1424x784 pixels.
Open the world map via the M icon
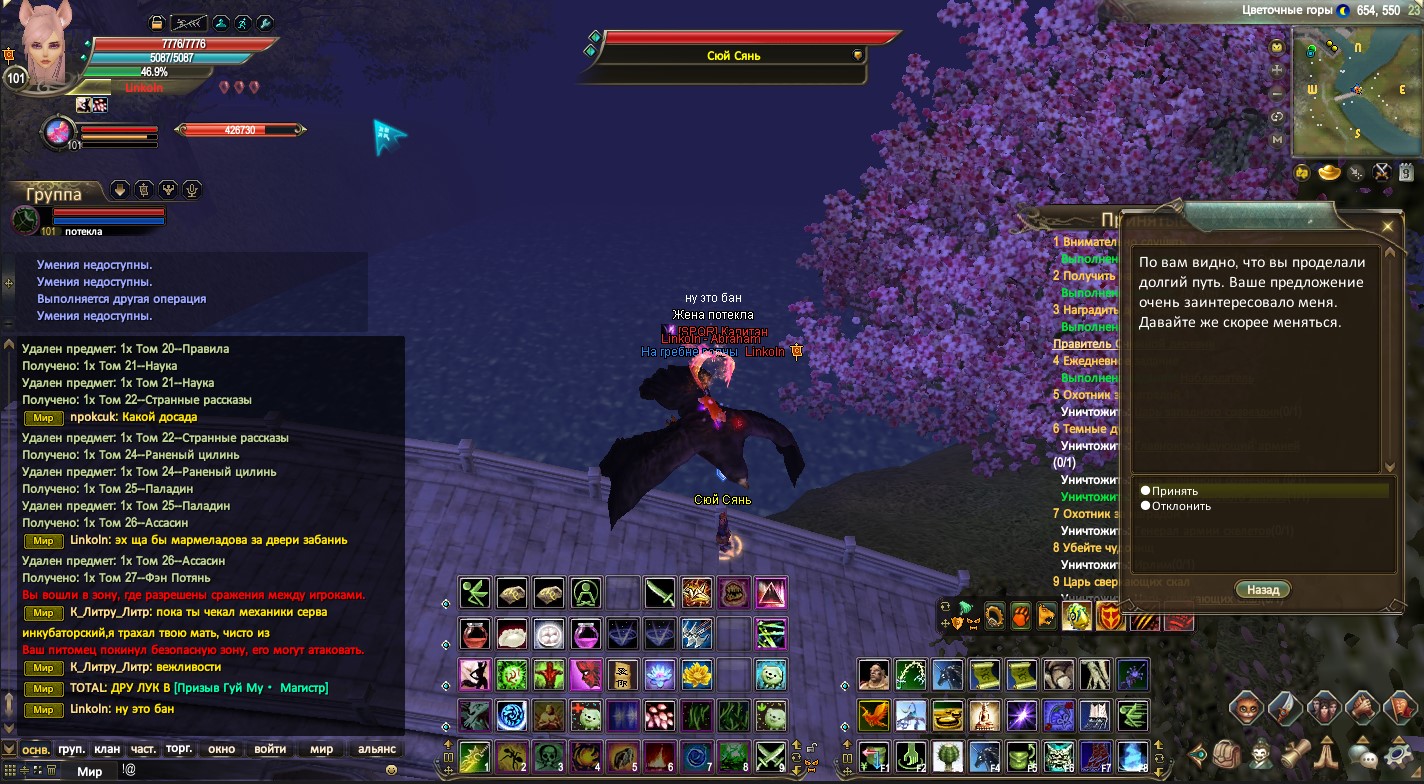[1277, 139]
